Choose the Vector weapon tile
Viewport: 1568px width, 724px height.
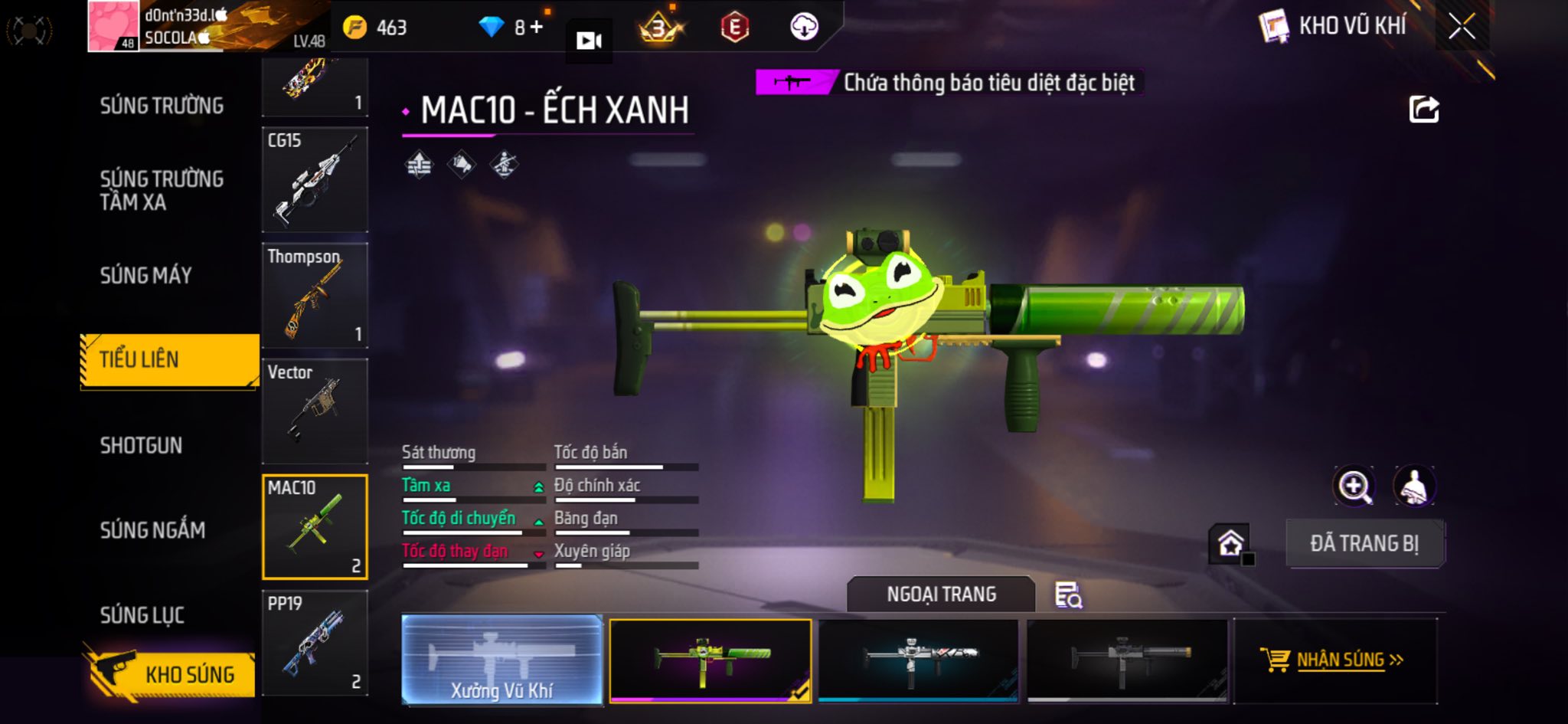coord(315,411)
